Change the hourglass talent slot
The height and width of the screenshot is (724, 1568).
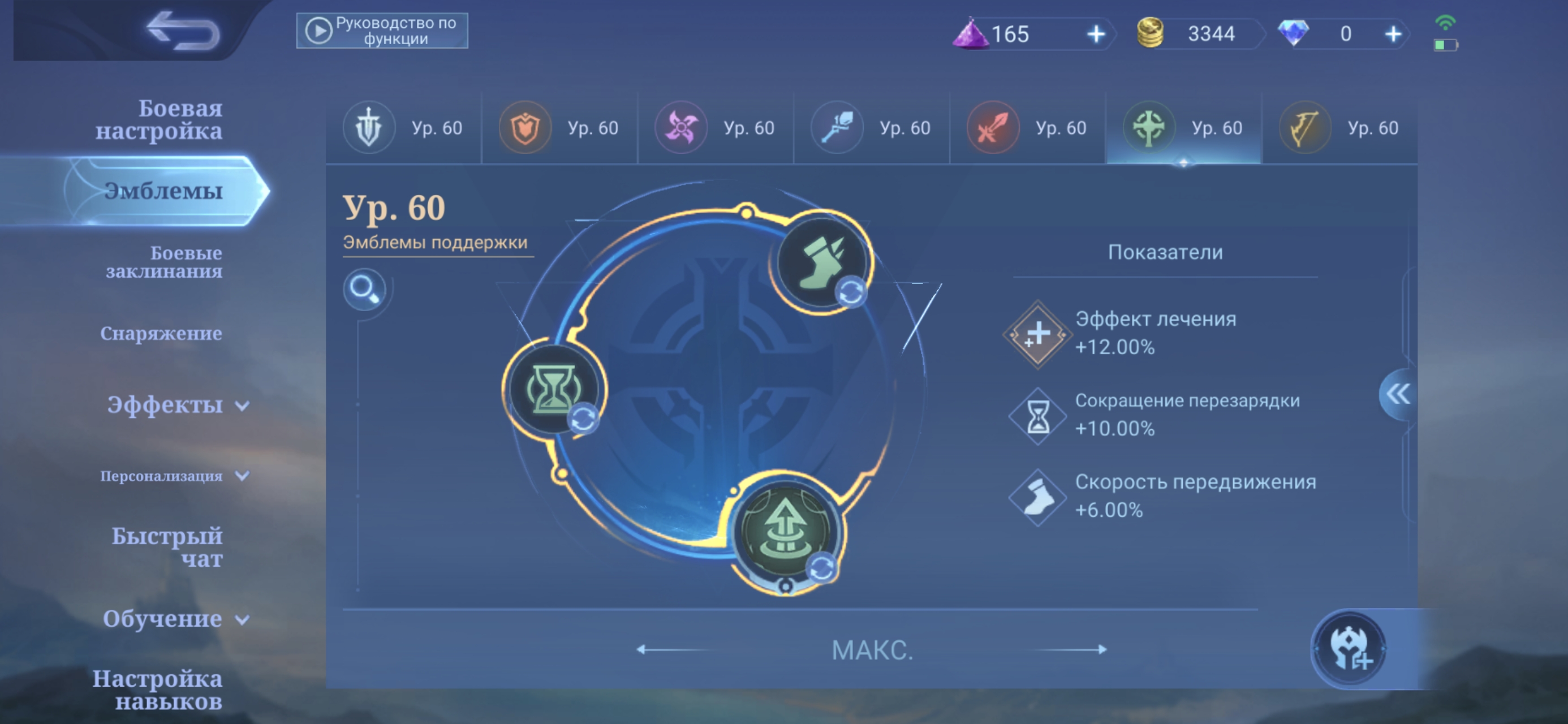553,390
